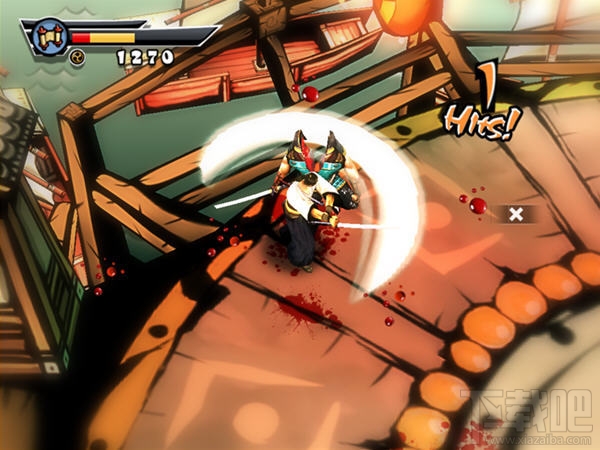Open the scroll icon in the HUD

pos(48,36)
